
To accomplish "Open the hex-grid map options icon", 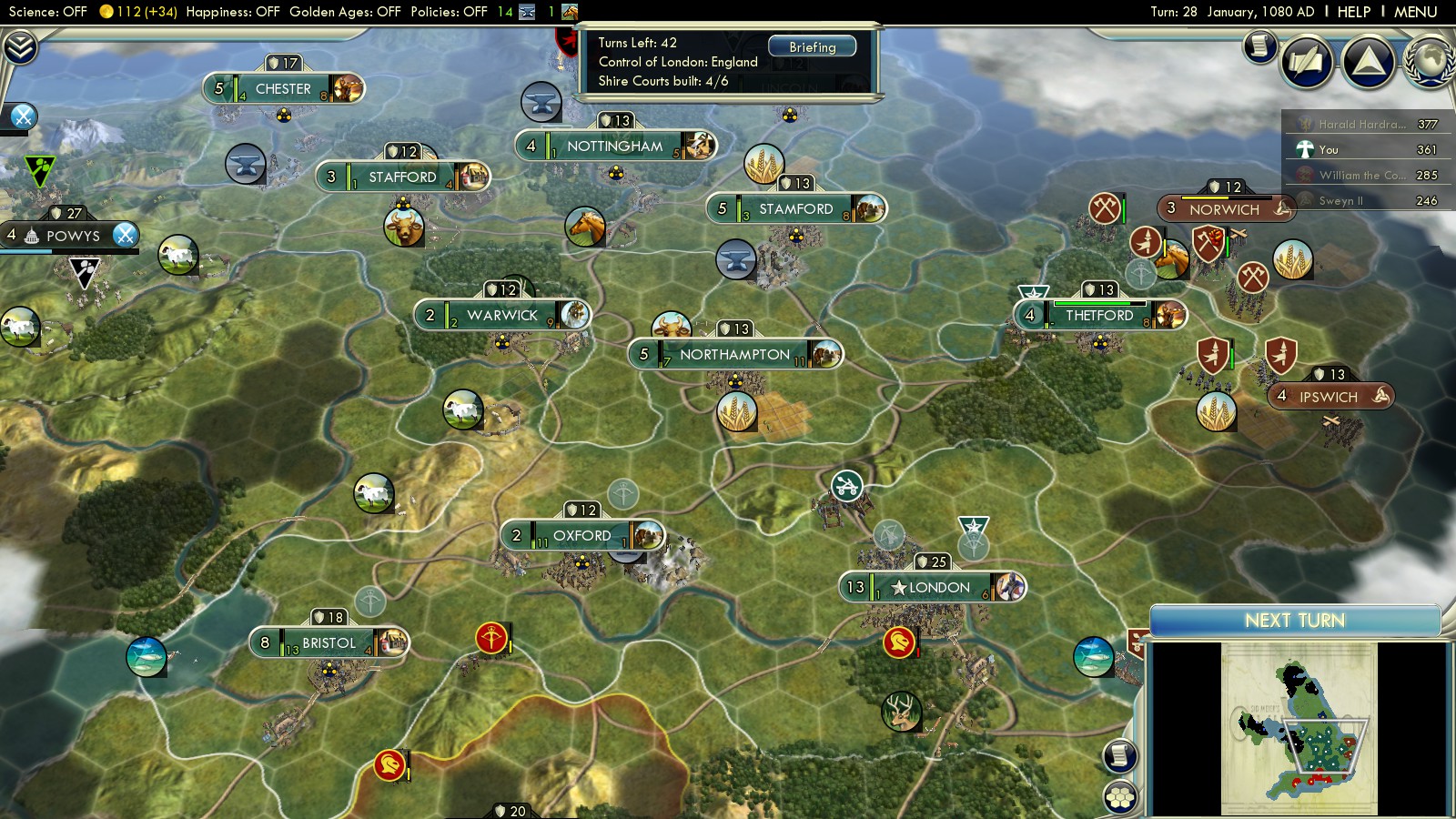I will [x=1120, y=797].
